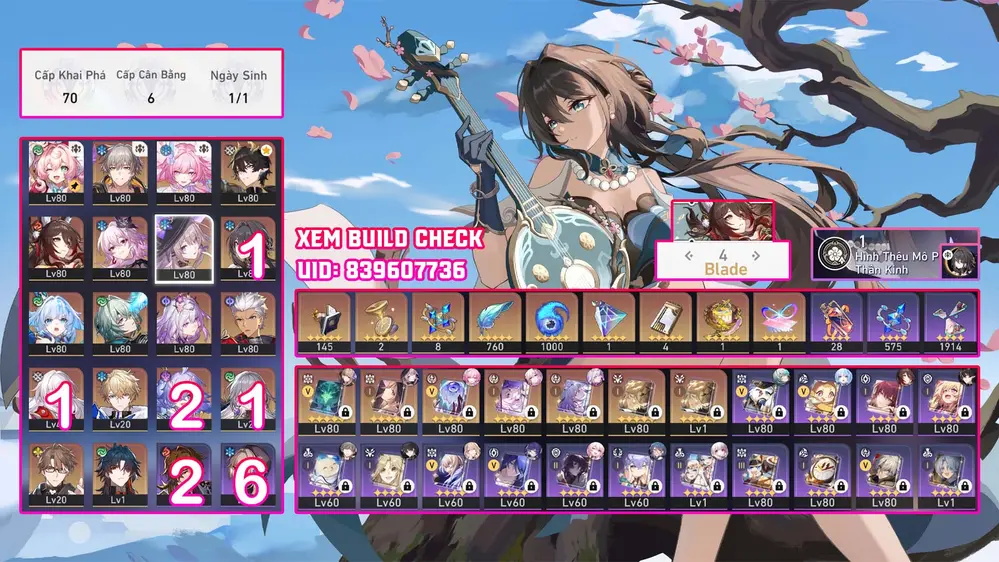Viewport: 999px width, 562px height.
Task: Select the ticket item showing 4
Action: pyautogui.click(x=665, y=322)
